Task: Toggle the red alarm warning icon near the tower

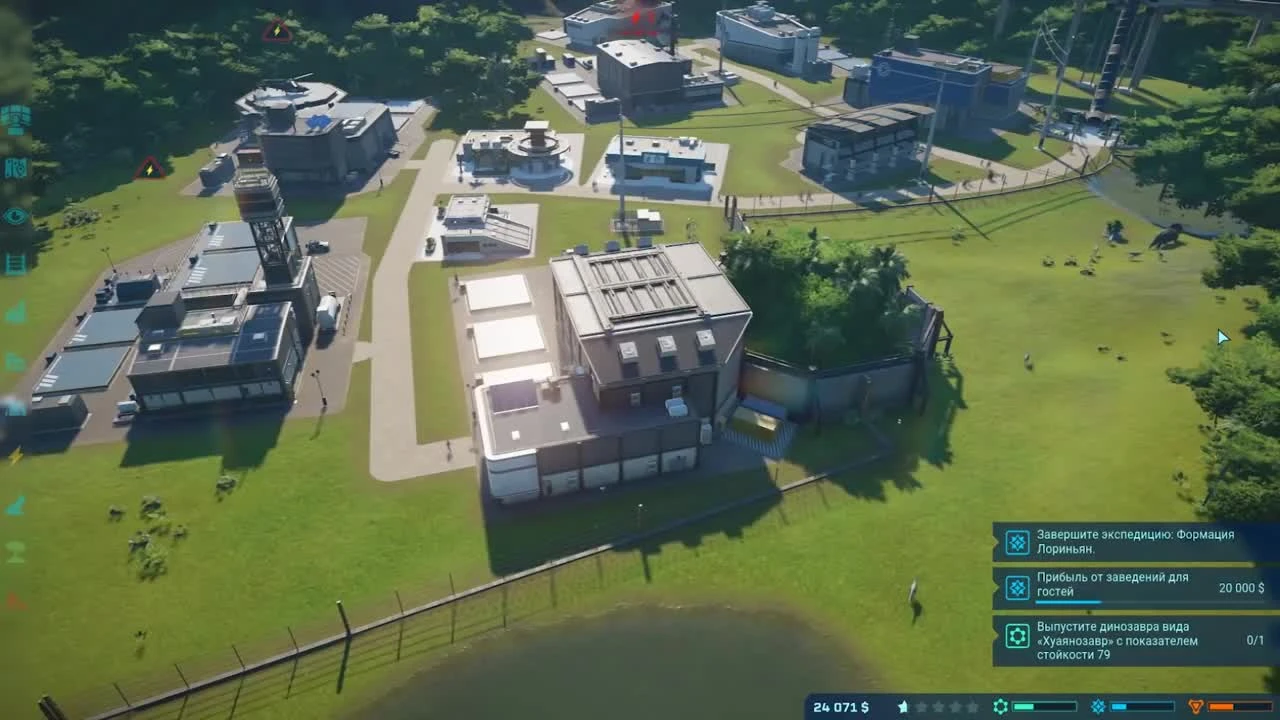Action: click(x=150, y=169)
